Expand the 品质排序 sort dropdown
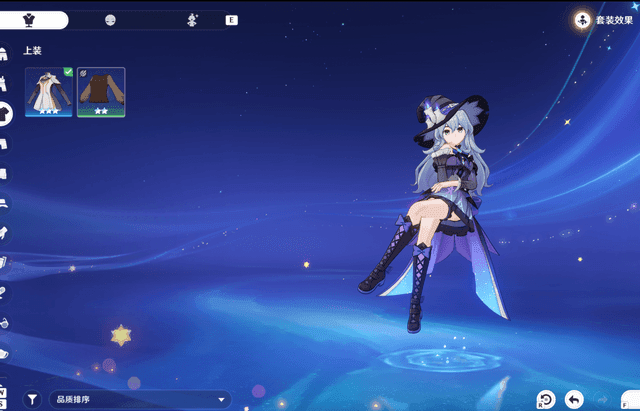 [x=142, y=400]
